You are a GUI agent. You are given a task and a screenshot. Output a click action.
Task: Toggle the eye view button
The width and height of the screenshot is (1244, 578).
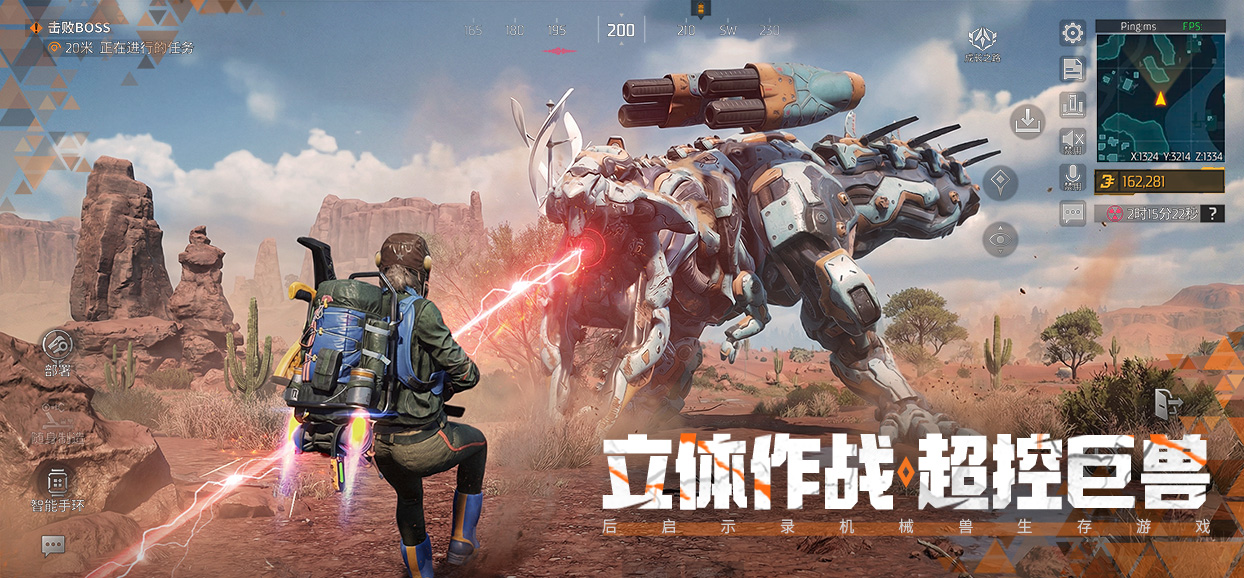pyautogui.click(x=1000, y=239)
